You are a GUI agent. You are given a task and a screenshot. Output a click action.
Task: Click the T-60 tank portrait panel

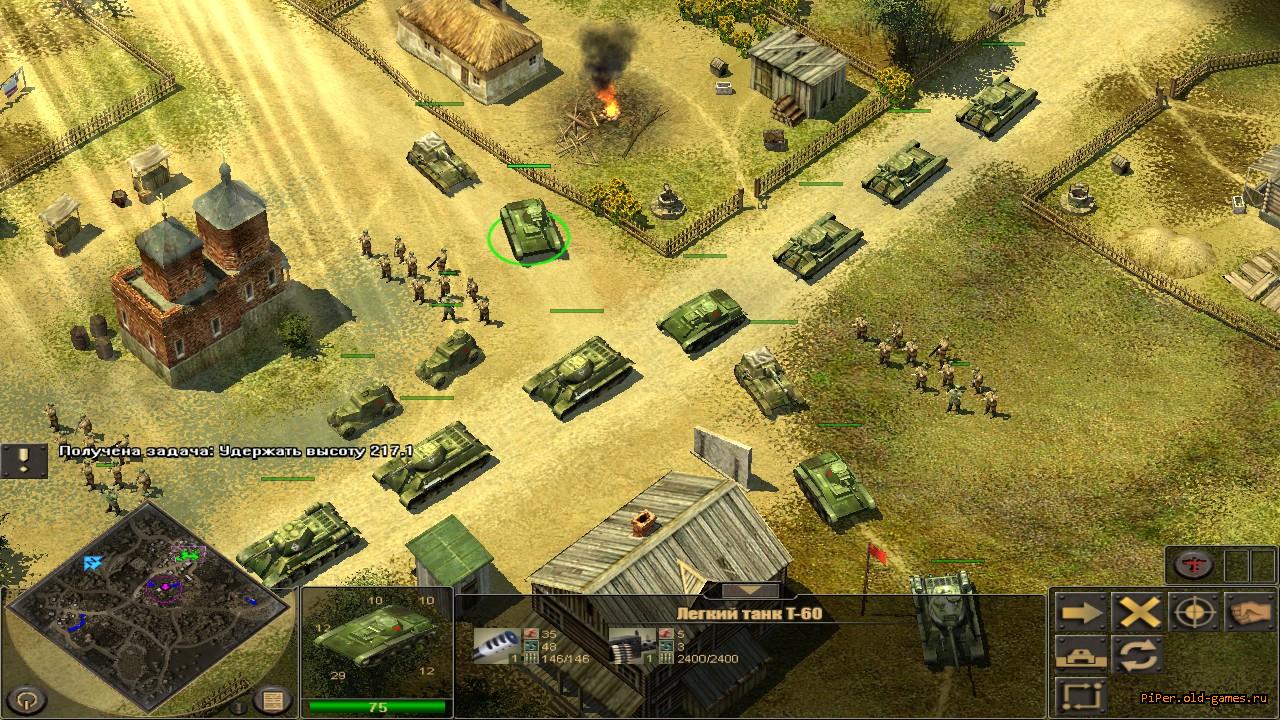(377, 638)
